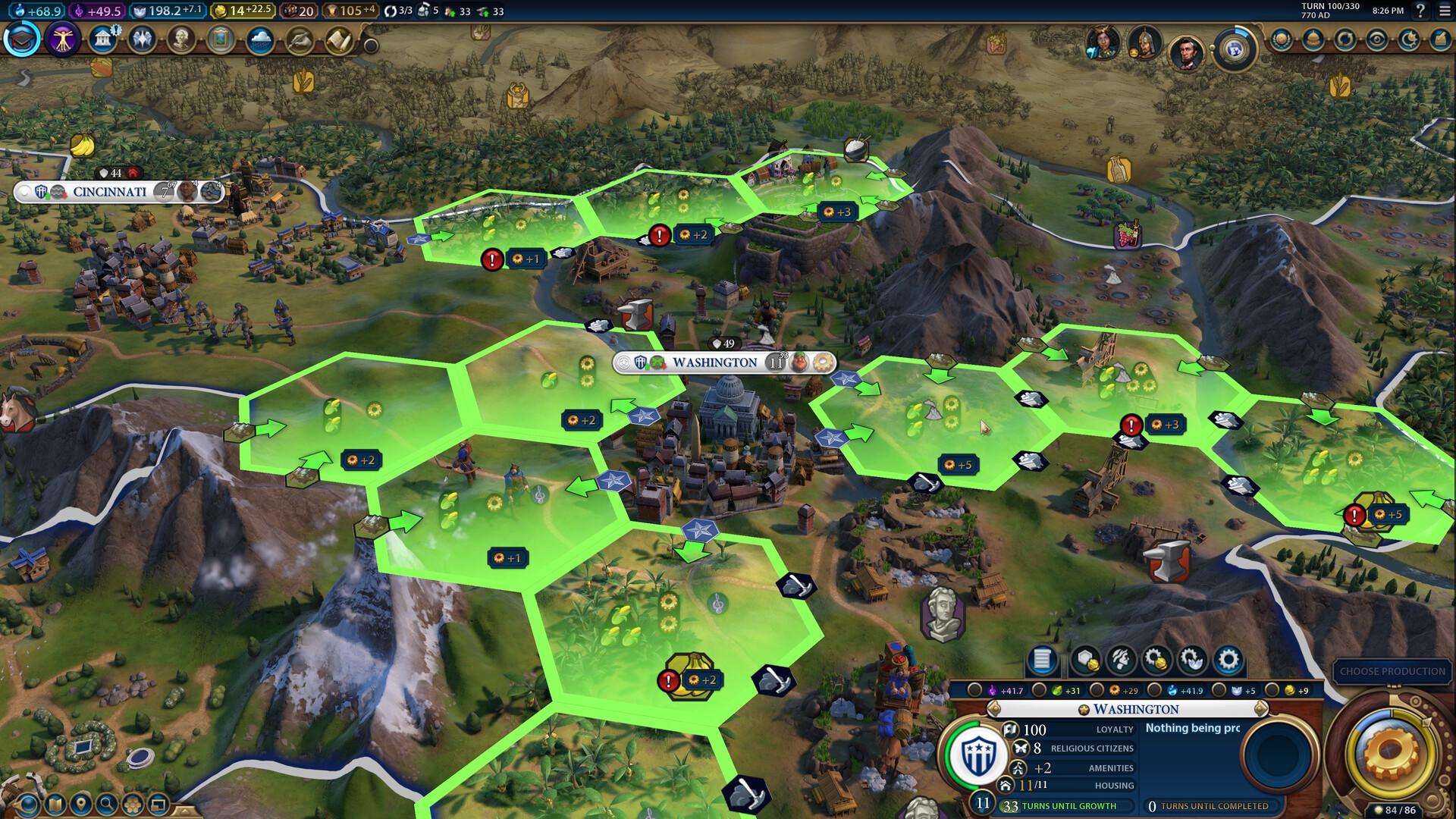Viewport: 1456px width, 819px height.
Task: Open the Trade Routes overview
Action: pos(1345,38)
